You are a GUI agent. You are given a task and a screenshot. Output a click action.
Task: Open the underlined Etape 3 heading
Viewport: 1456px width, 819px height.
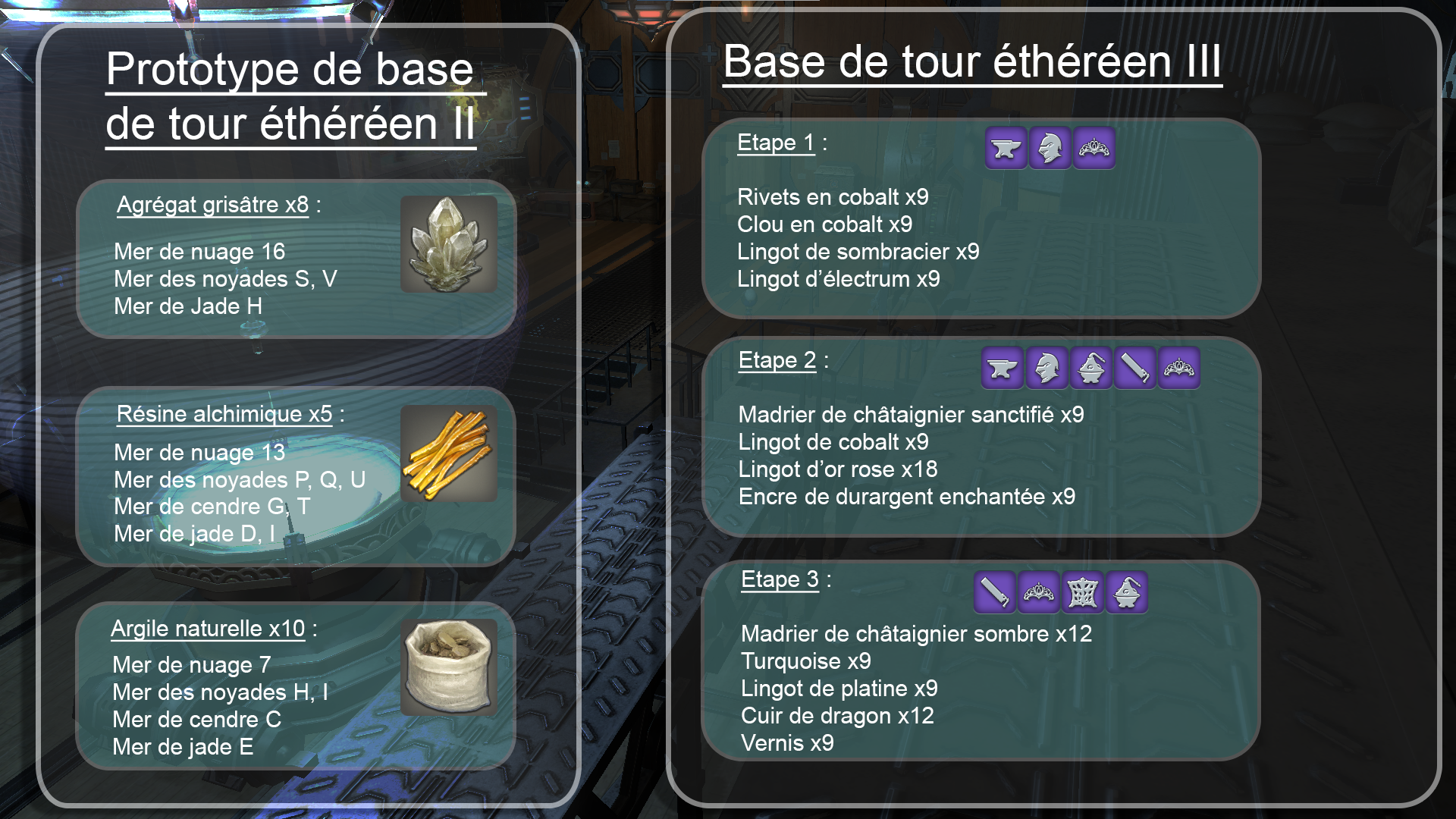point(779,579)
